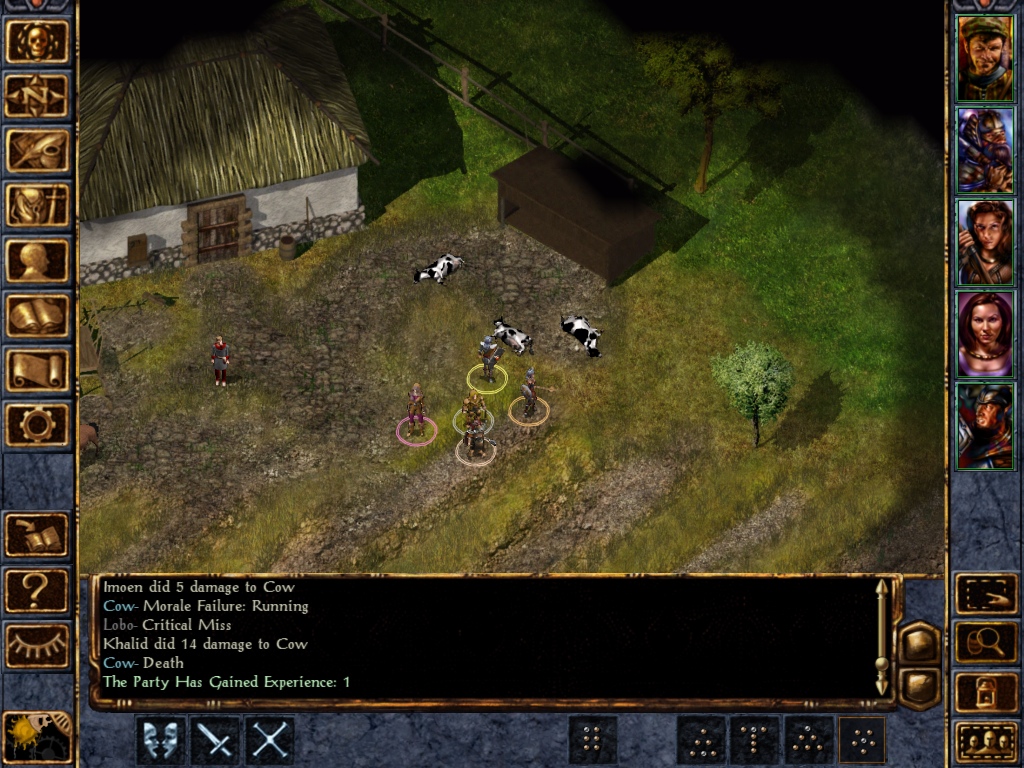Activate the dialogue masks button
Image resolution: width=1024 pixels, height=768 pixels.
pos(161,741)
